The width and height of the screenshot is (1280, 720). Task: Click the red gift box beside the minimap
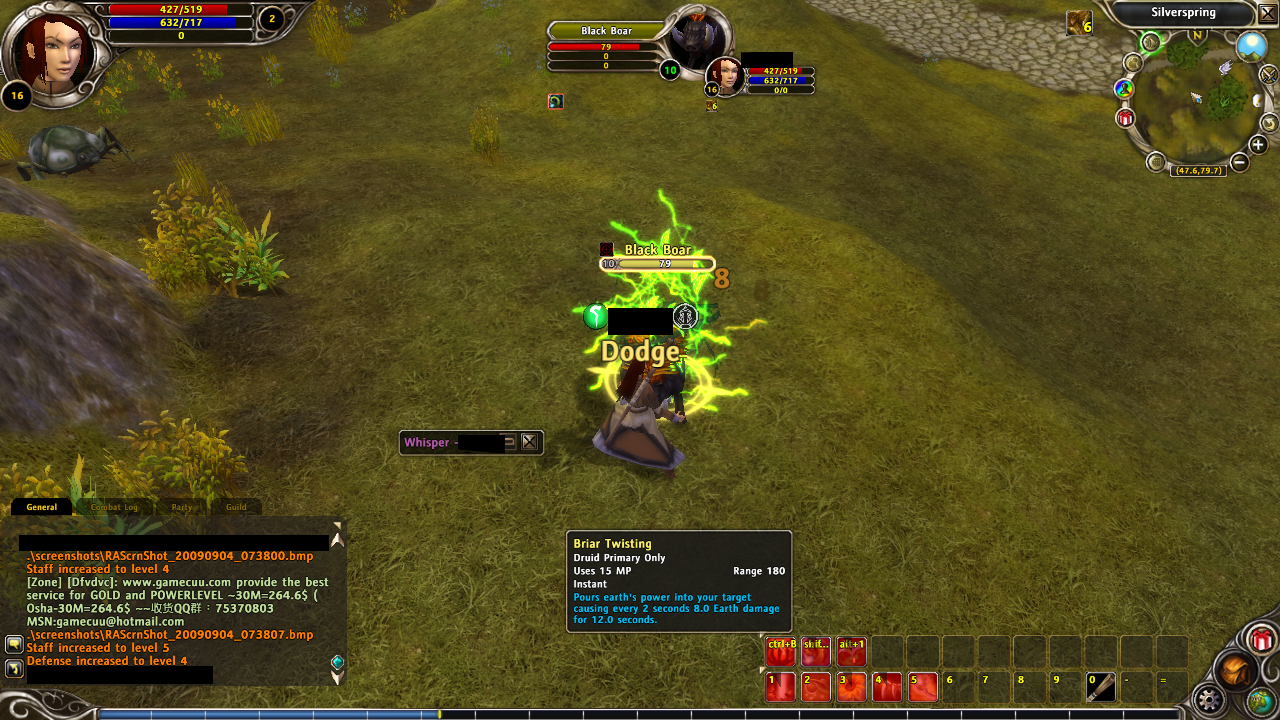coord(1126,119)
